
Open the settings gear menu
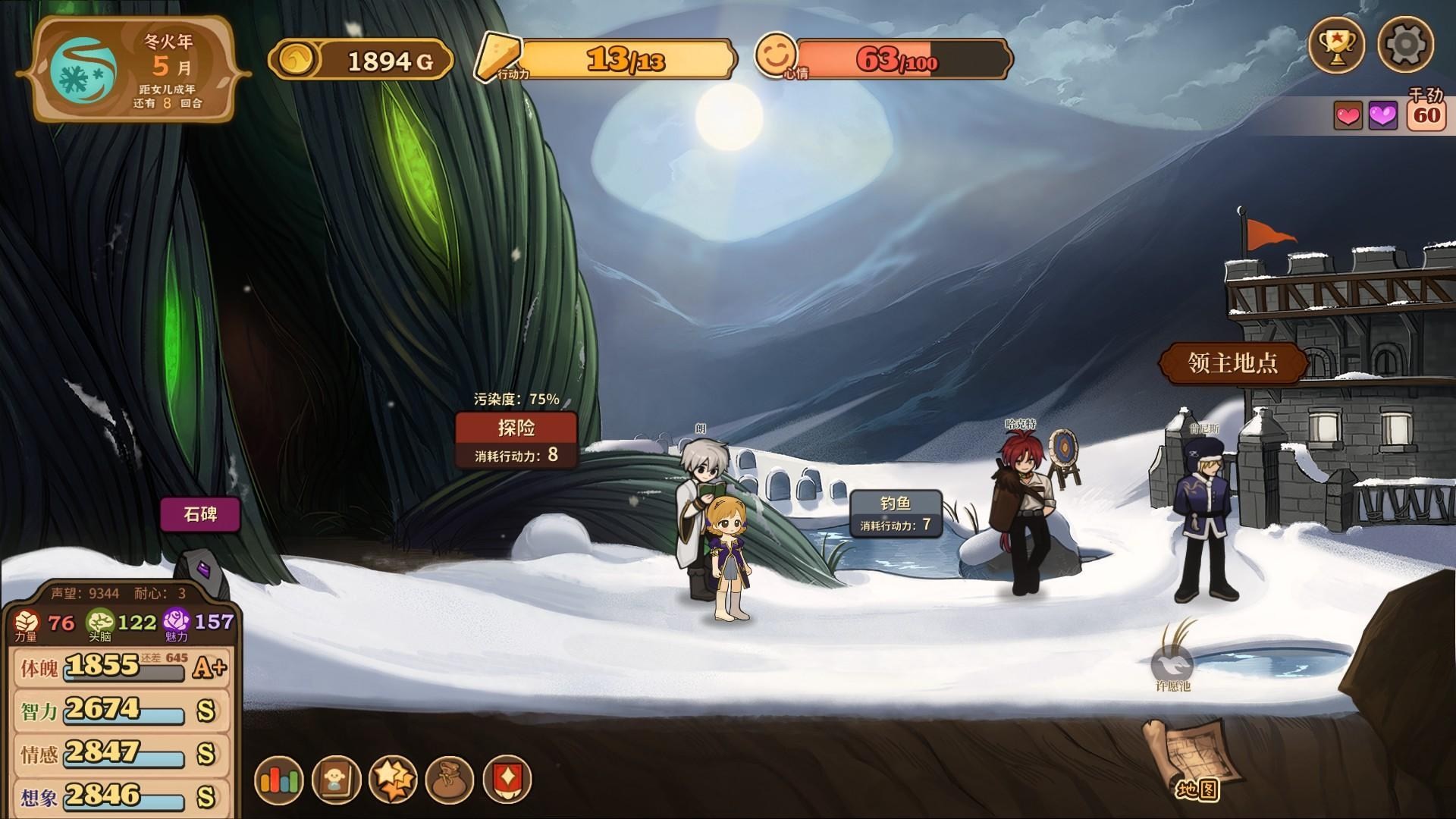pyautogui.click(x=1405, y=45)
